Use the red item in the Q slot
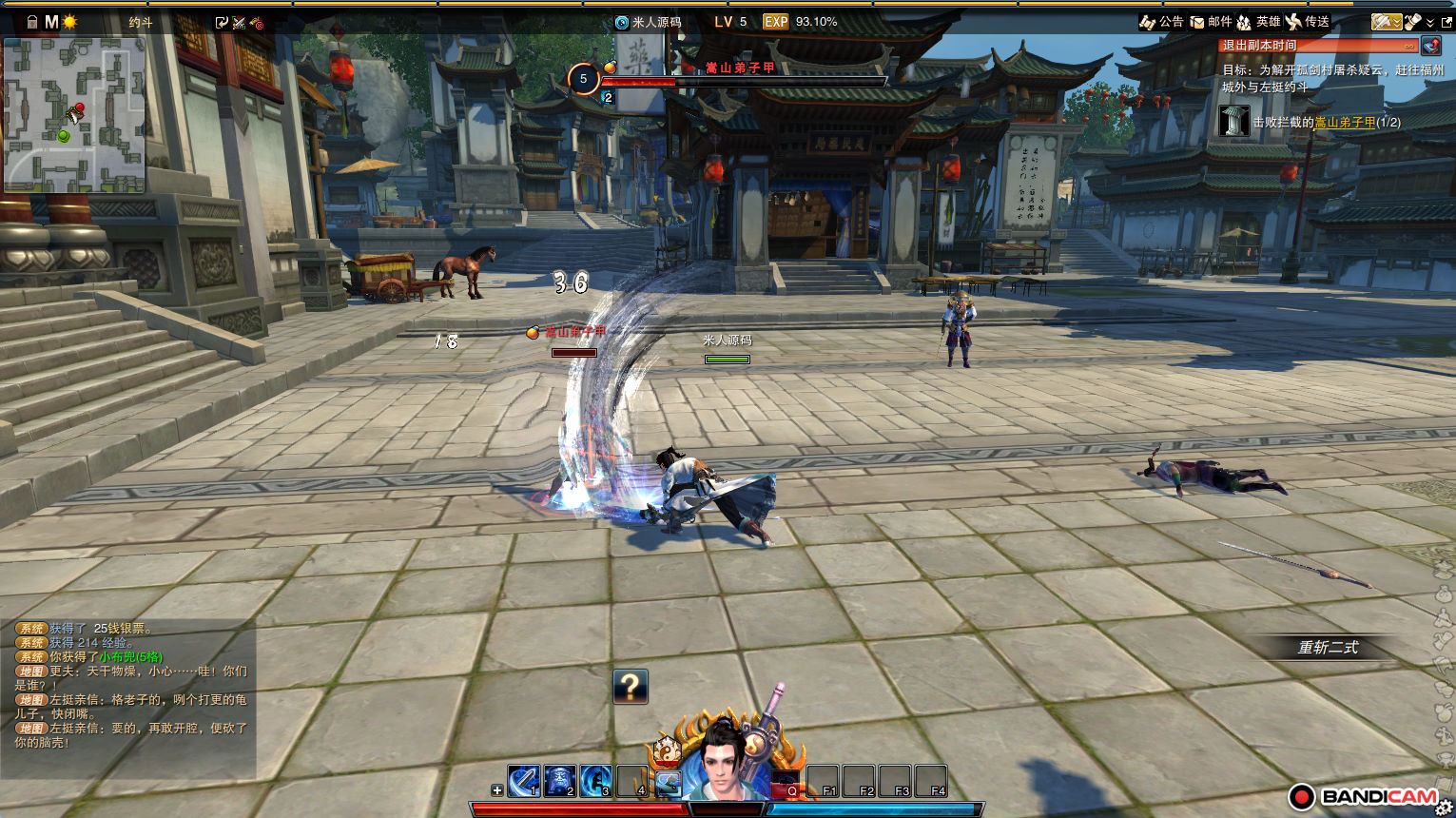 (x=786, y=782)
